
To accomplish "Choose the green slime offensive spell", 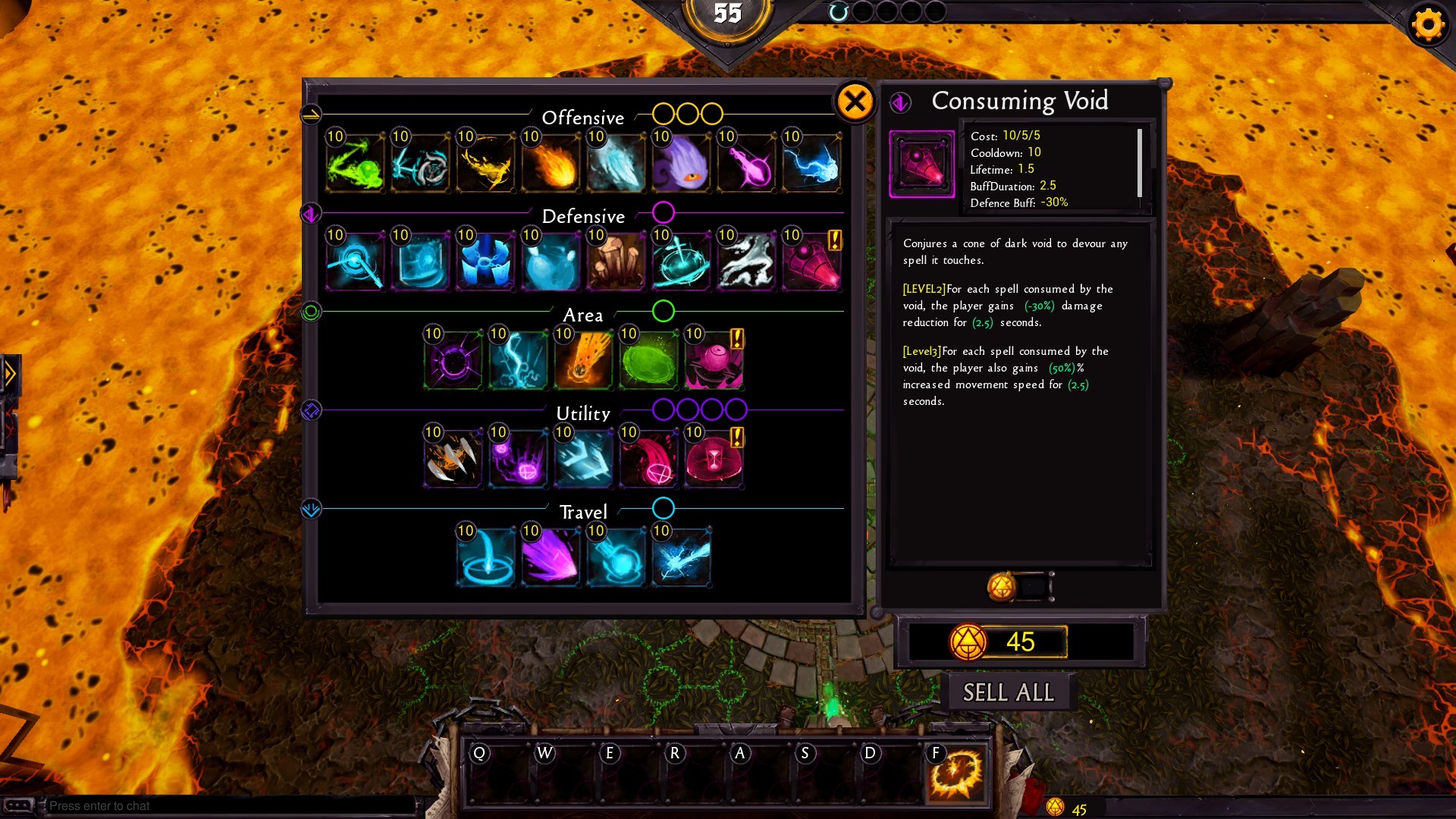I will [x=356, y=163].
